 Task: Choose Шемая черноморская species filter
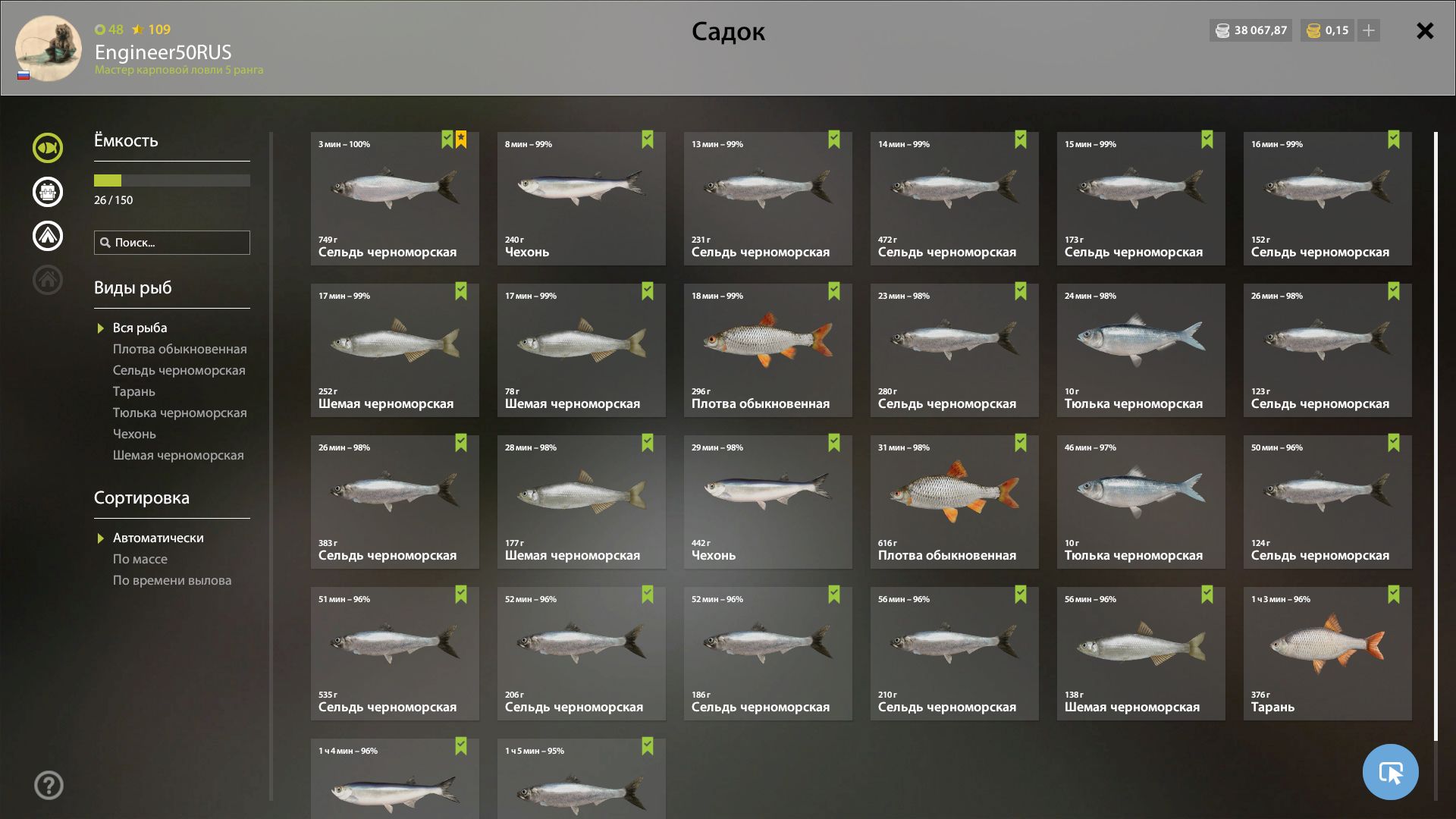[178, 456]
